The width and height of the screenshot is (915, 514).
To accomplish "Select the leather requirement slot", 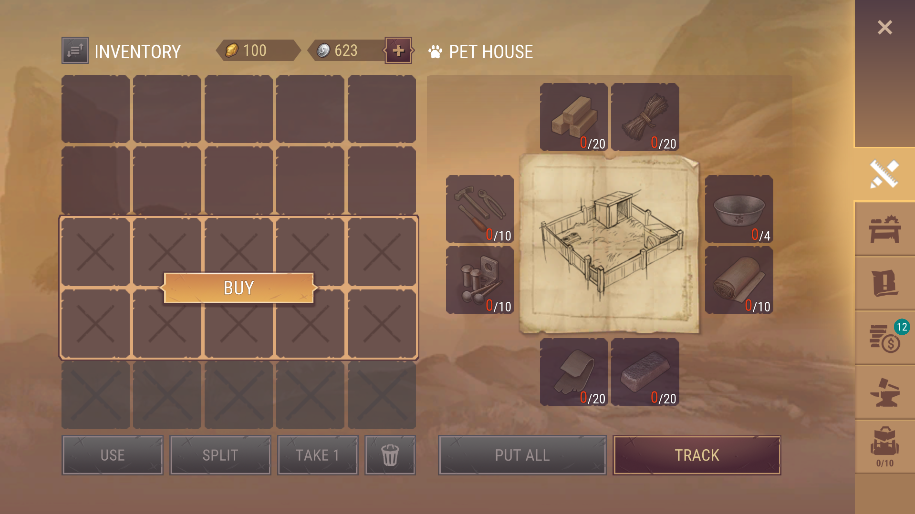I will tap(574, 372).
